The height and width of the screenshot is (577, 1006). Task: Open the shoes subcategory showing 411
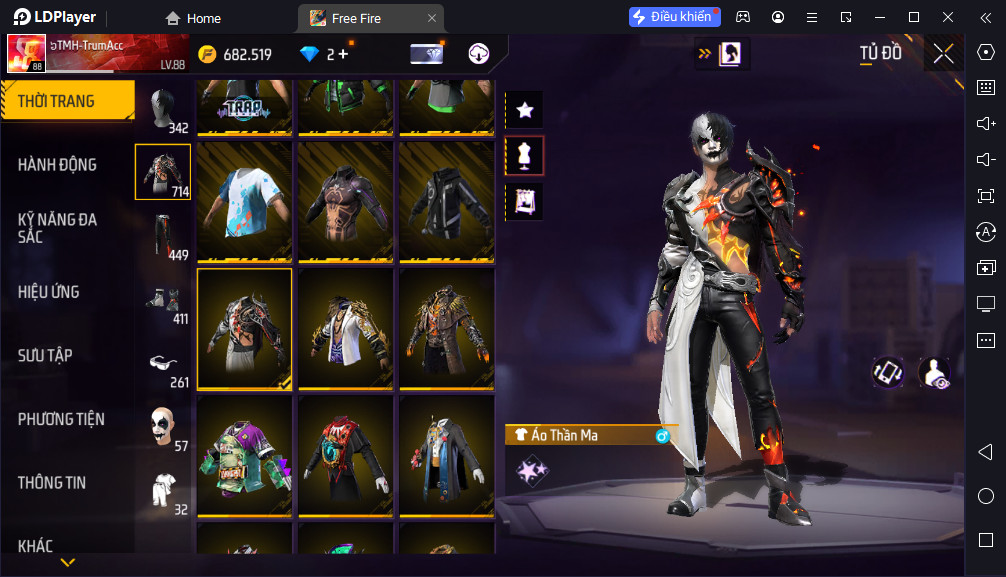(x=163, y=301)
